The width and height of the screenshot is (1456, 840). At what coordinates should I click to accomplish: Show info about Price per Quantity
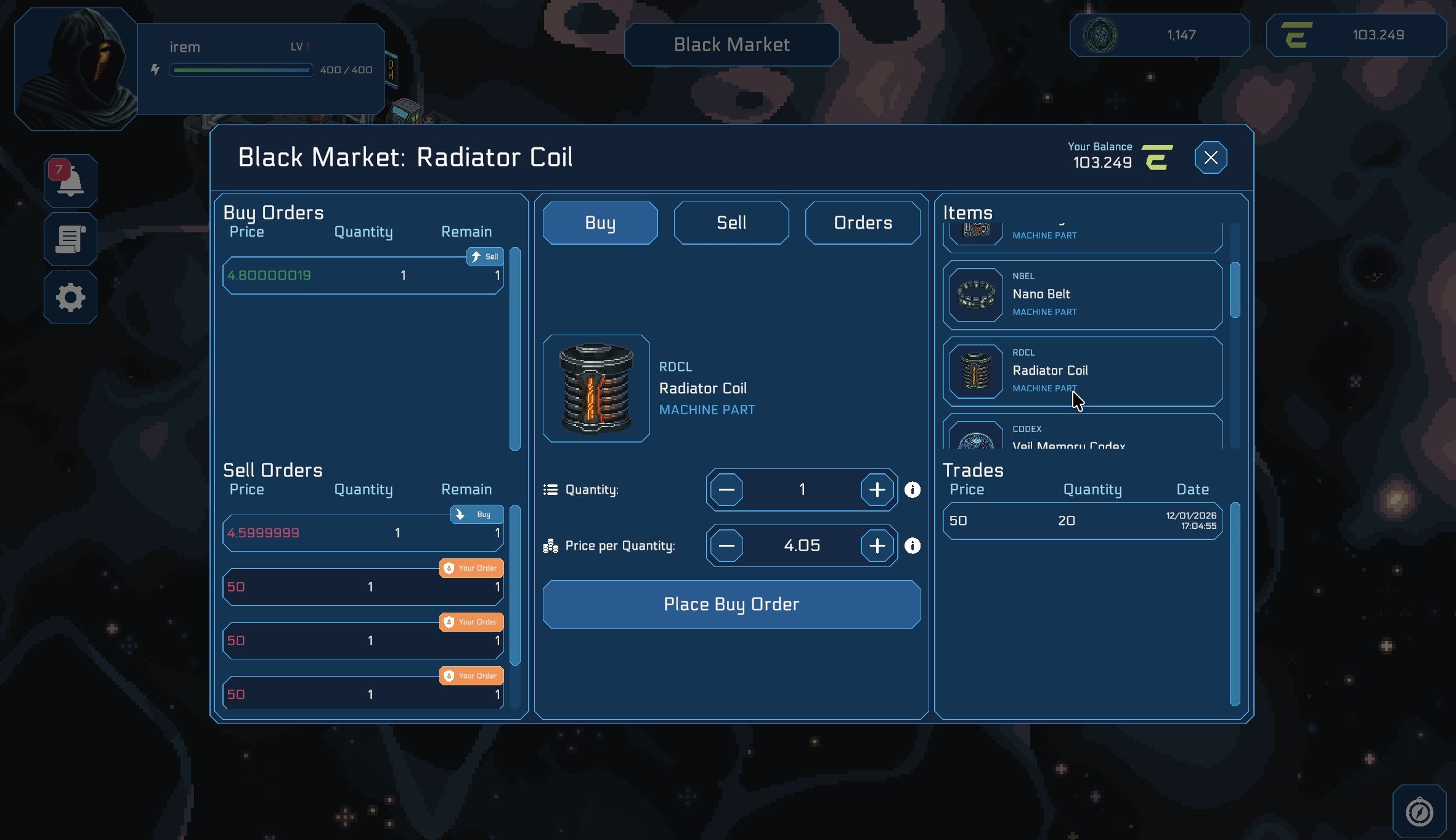point(912,546)
